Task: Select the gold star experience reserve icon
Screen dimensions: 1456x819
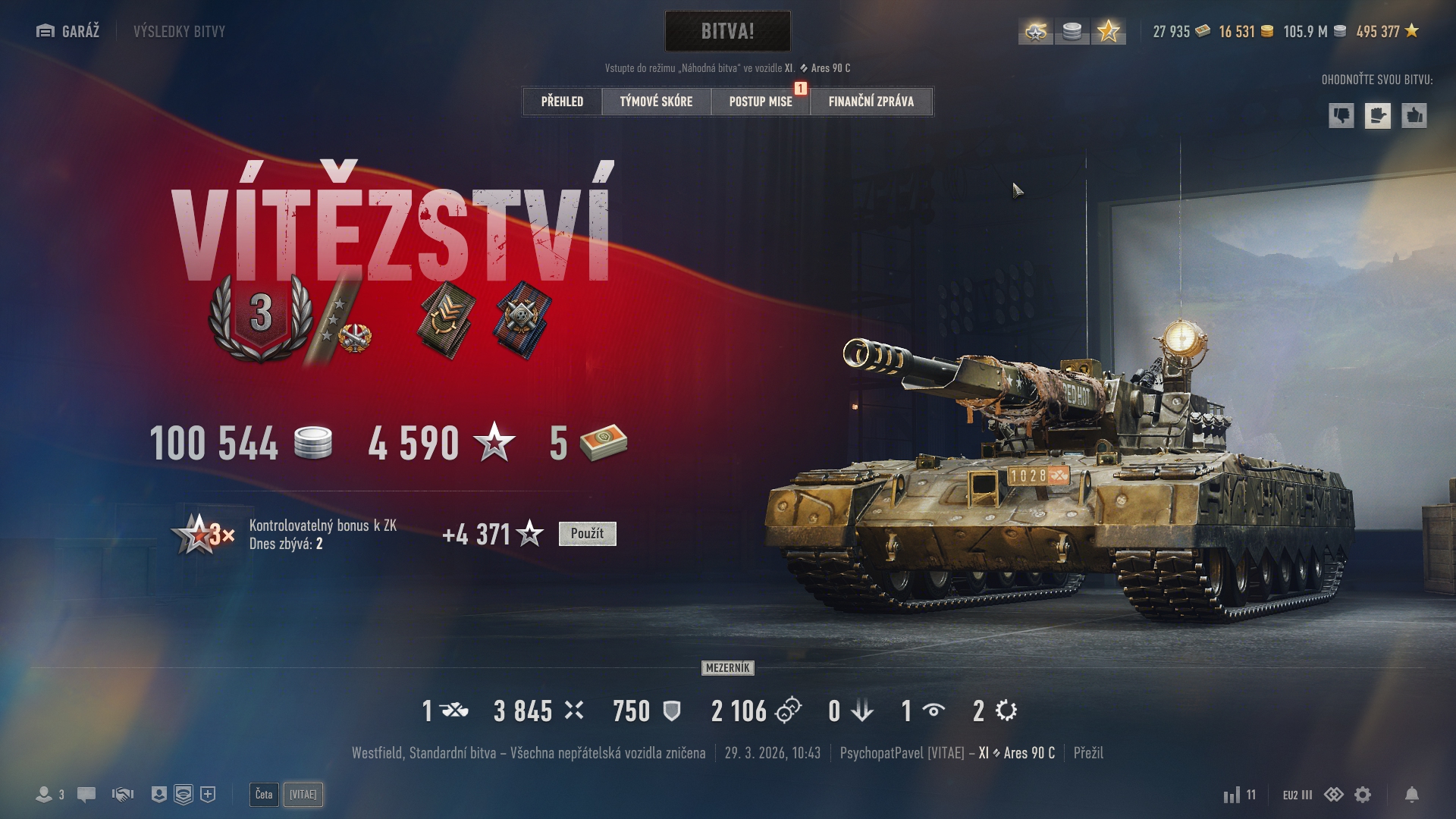Action: coord(1108,32)
